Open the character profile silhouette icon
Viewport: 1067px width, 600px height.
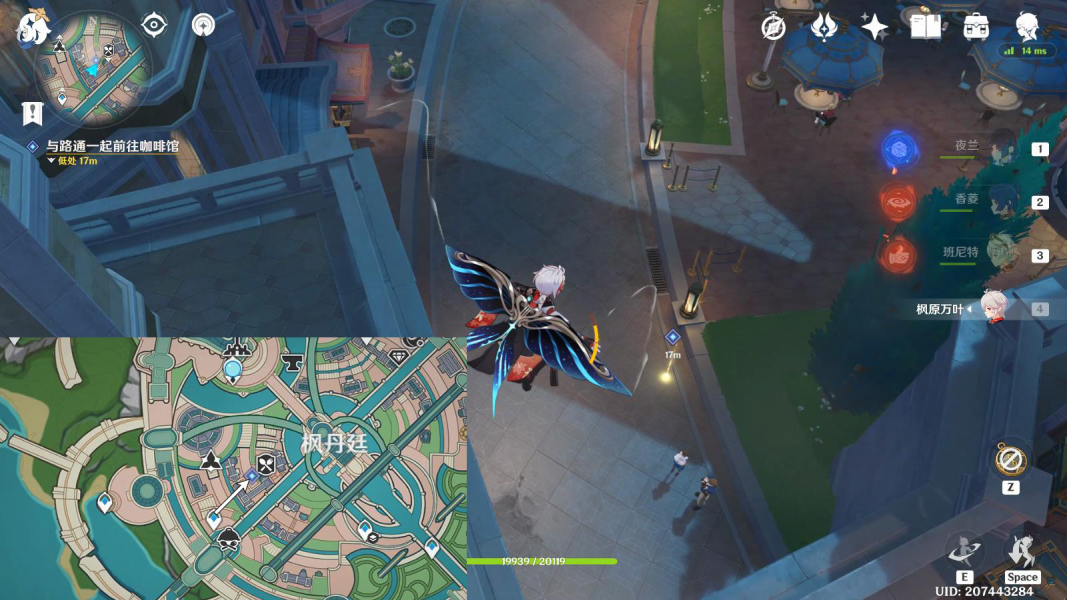tap(1027, 26)
